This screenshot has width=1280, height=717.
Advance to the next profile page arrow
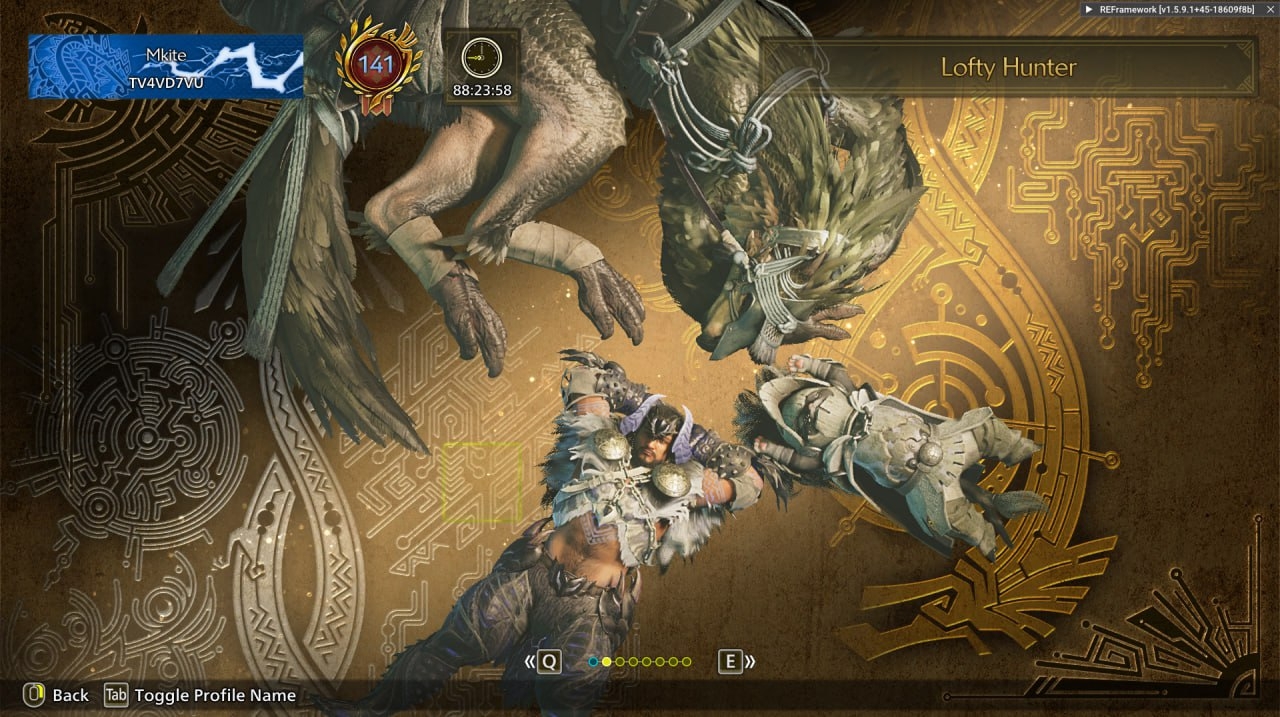[x=738, y=661]
